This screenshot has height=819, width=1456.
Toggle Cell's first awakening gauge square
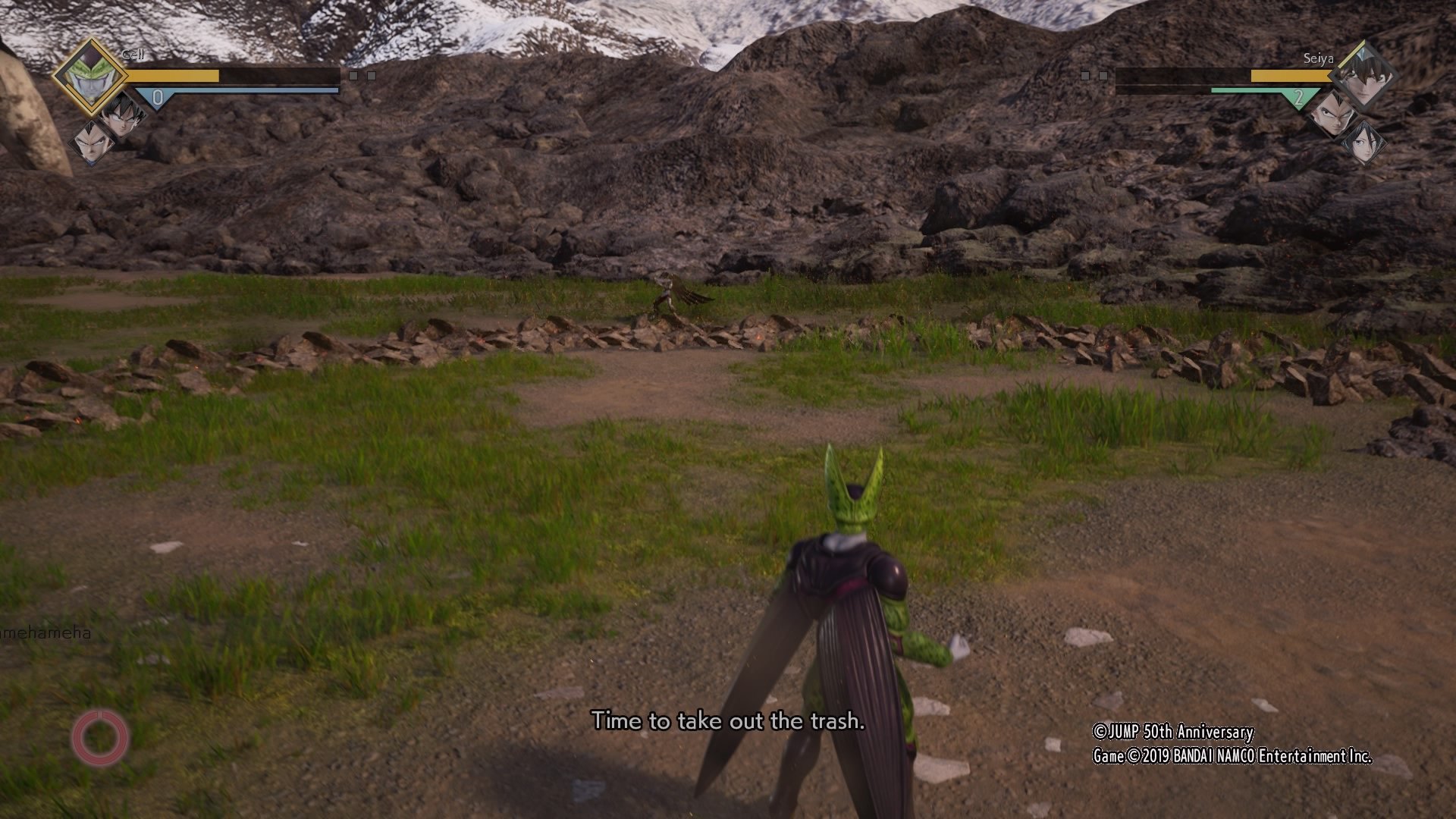tap(354, 76)
